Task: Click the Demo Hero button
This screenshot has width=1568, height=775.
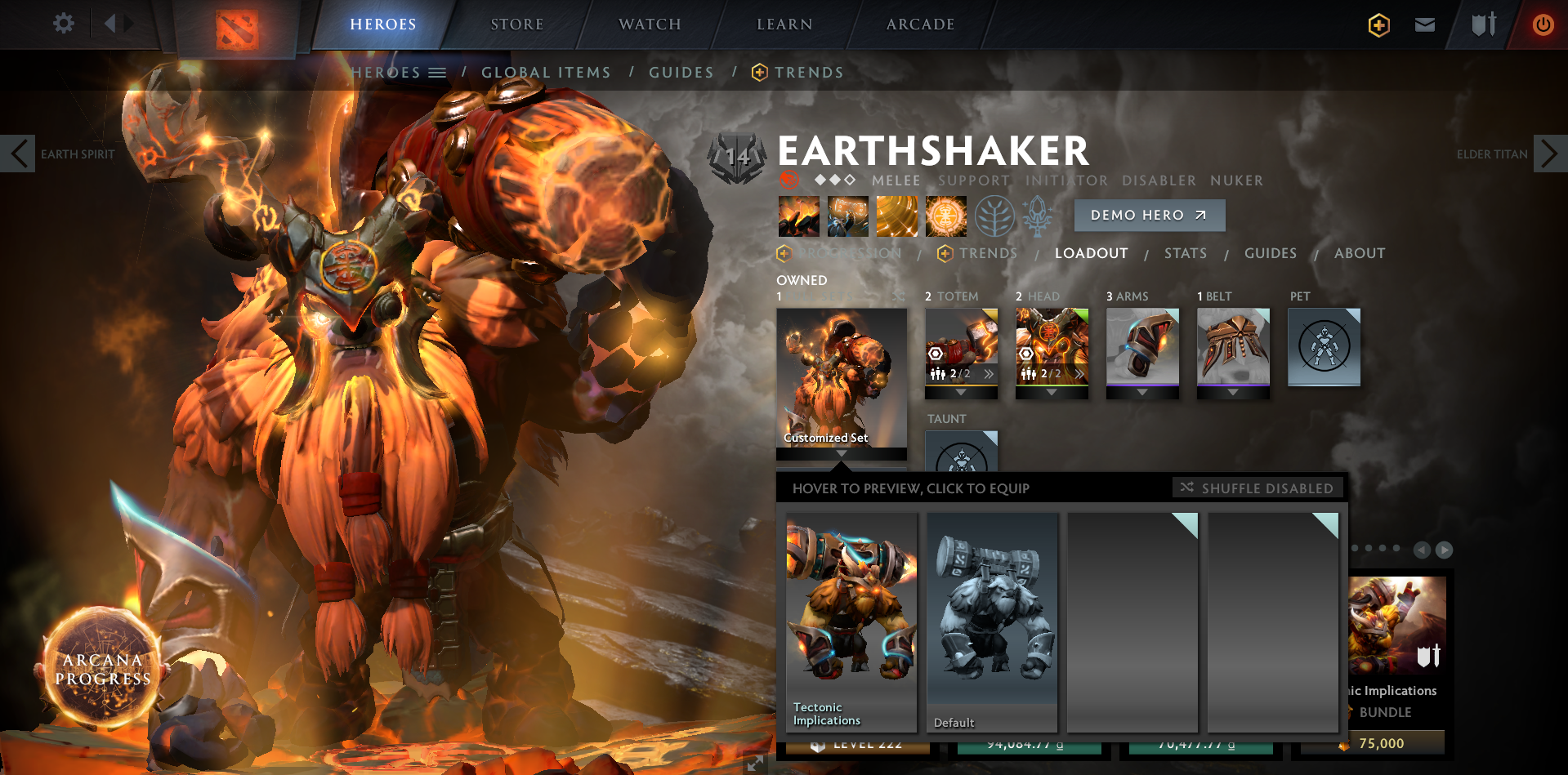Action: pyautogui.click(x=1148, y=215)
